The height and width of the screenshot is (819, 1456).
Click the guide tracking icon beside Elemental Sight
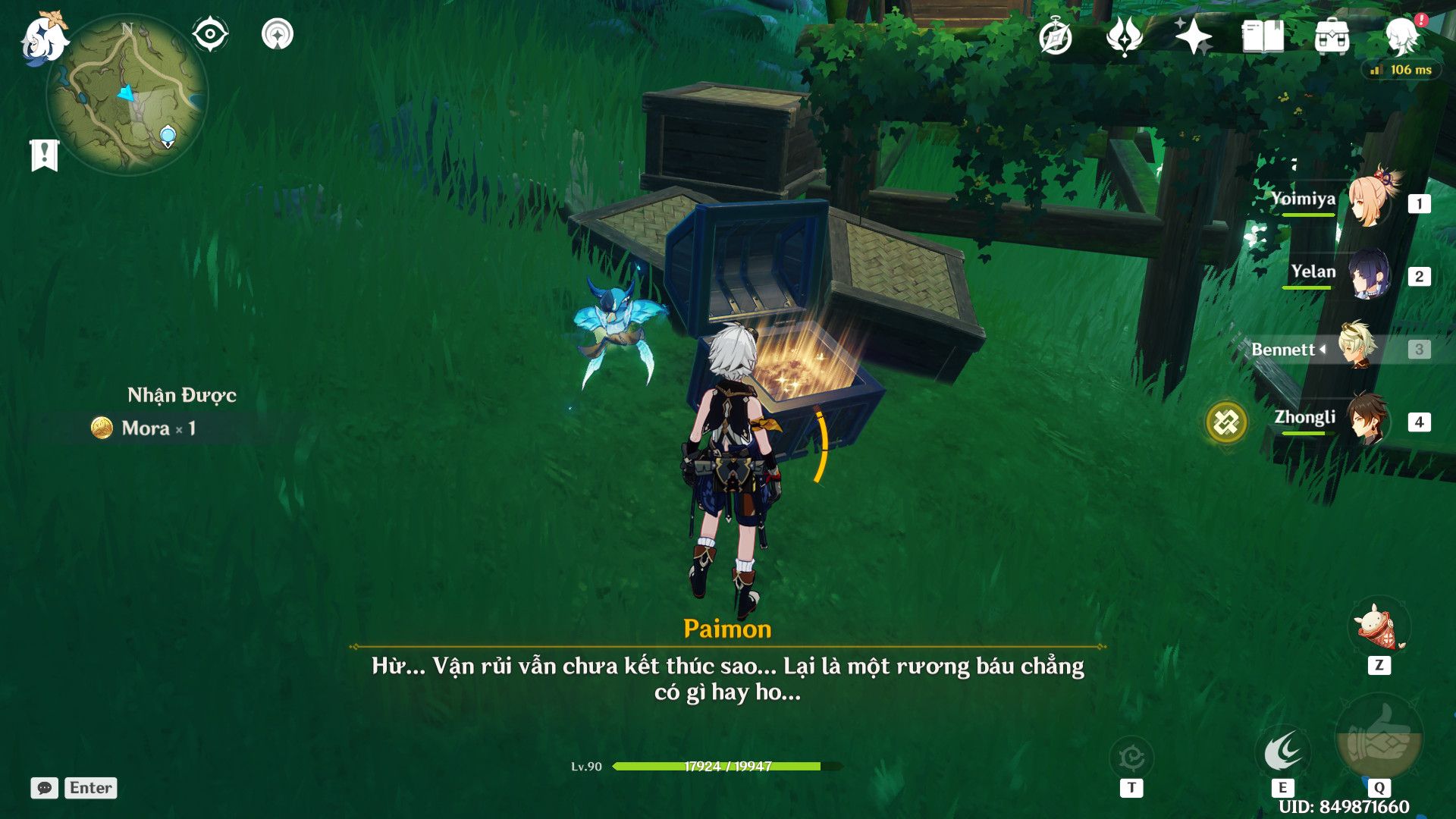(x=278, y=33)
